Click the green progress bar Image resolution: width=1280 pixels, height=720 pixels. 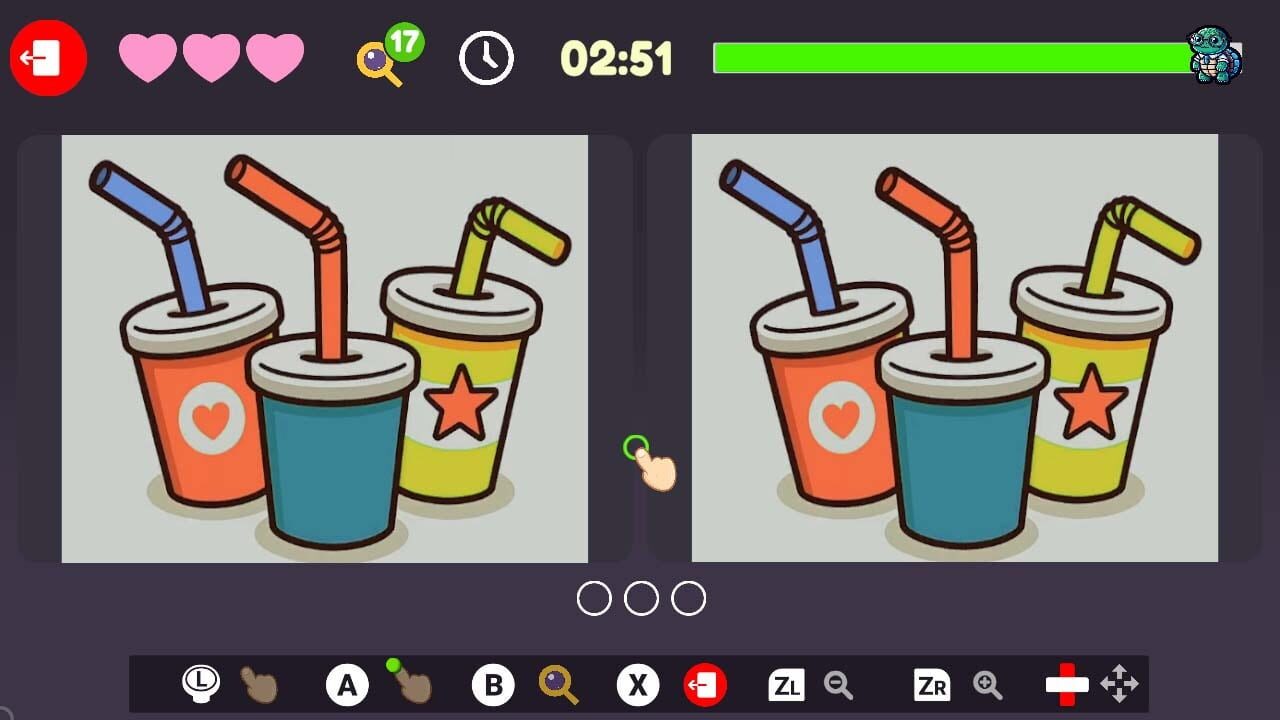[x=950, y=58]
